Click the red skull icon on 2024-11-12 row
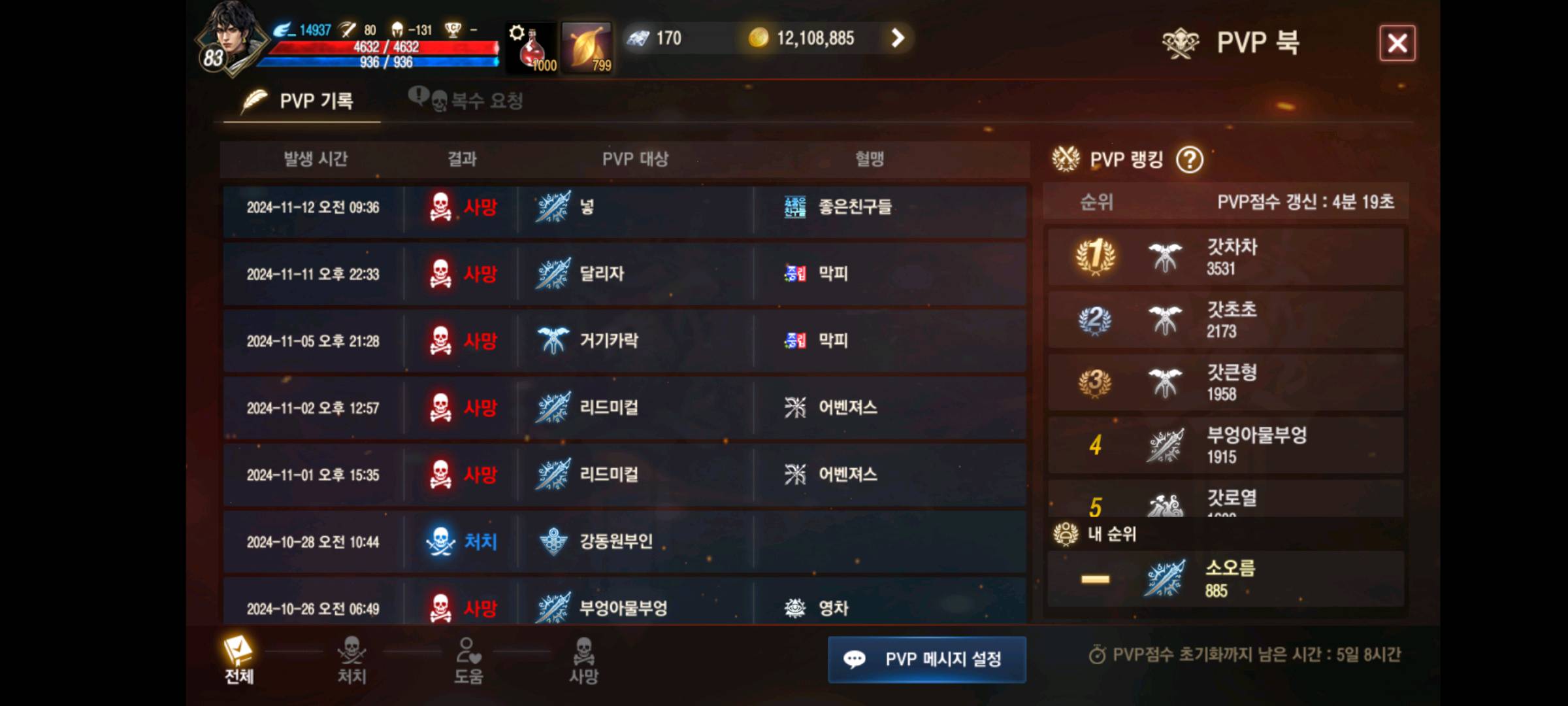Screen dimensions: 1568x706 point(443,209)
